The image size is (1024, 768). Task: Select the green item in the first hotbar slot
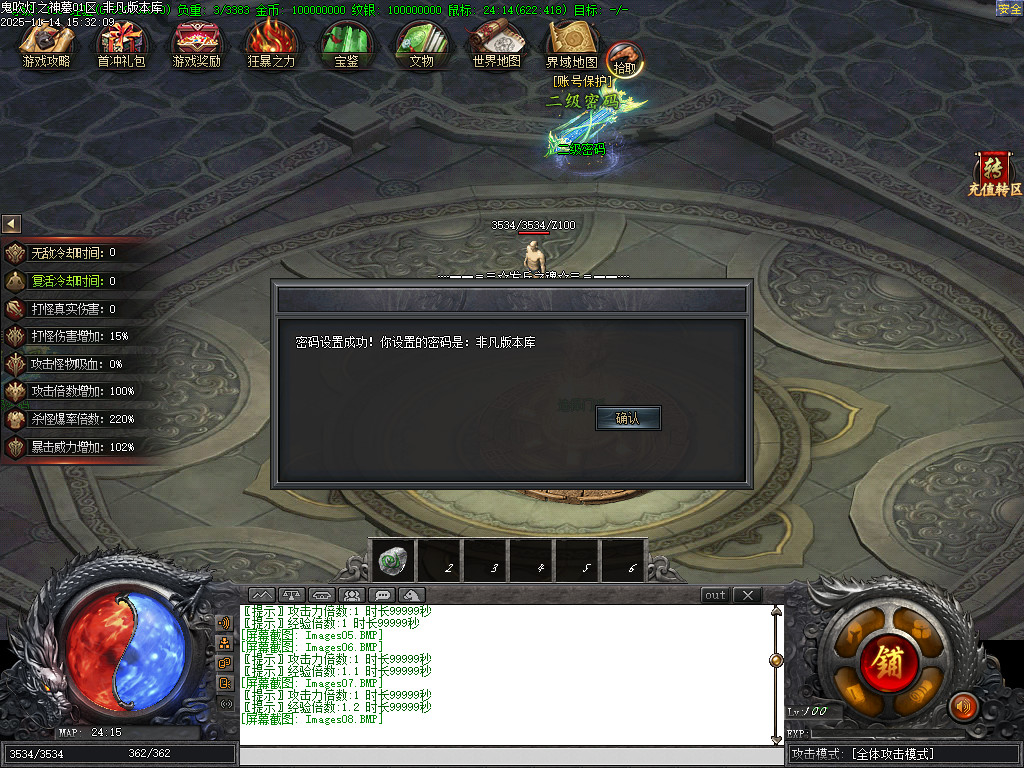(x=392, y=562)
